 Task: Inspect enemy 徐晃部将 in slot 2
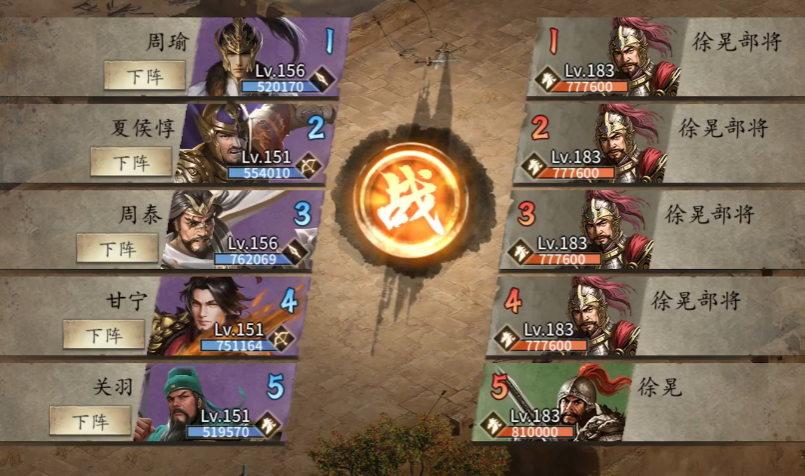point(625,140)
